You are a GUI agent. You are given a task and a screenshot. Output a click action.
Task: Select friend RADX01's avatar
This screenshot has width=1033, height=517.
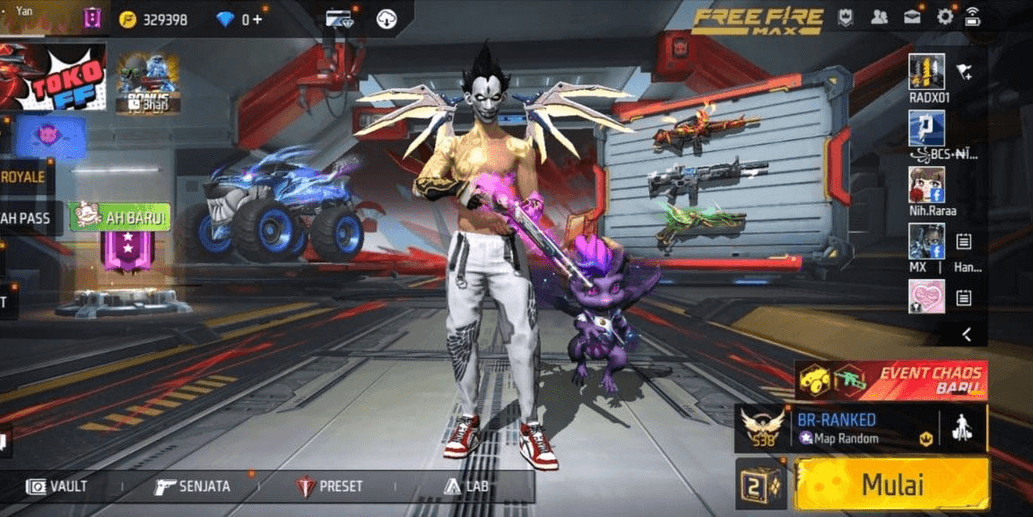click(x=926, y=71)
